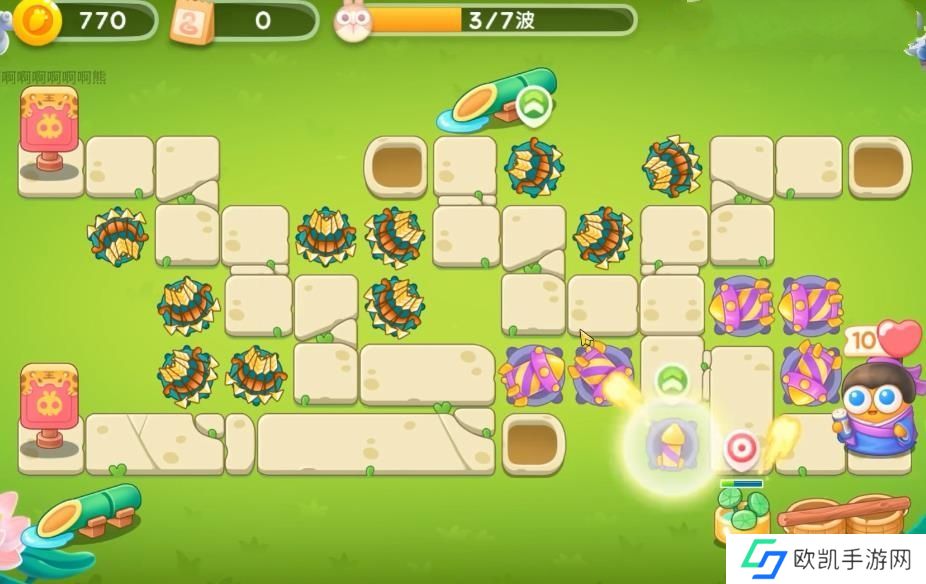Tap the upgrade arrow above the glowing rocket tower

click(672, 380)
